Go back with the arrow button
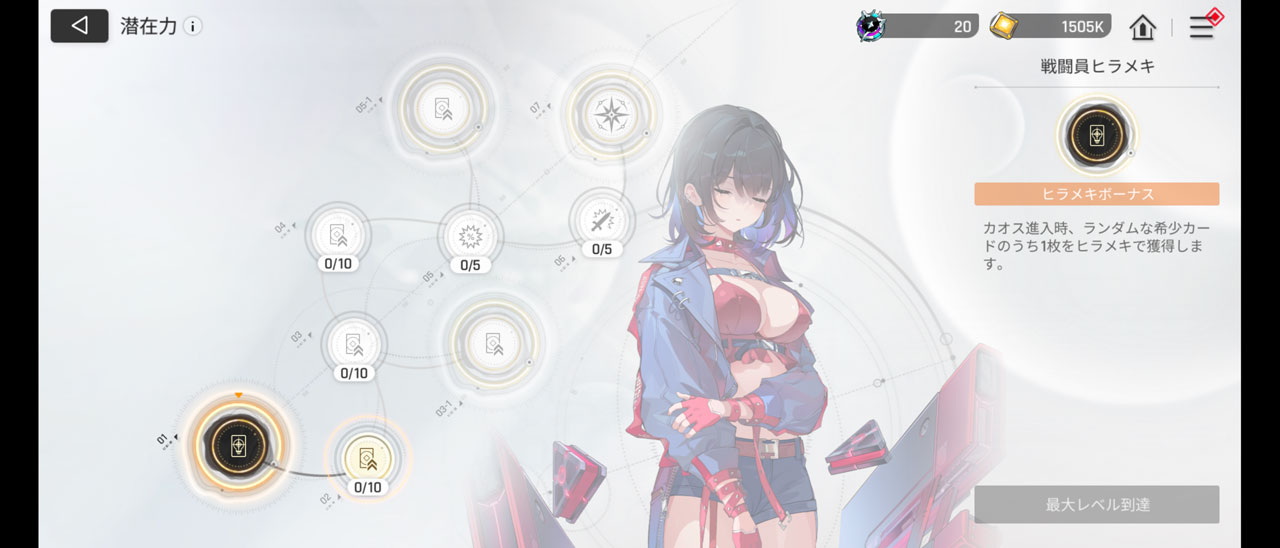The height and width of the screenshot is (548, 1280). tap(79, 26)
